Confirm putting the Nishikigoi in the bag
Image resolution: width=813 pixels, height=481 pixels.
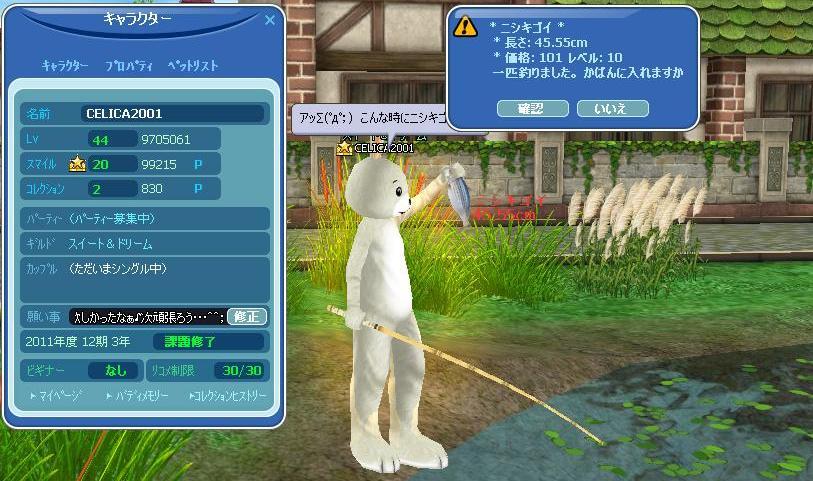(x=530, y=108)
